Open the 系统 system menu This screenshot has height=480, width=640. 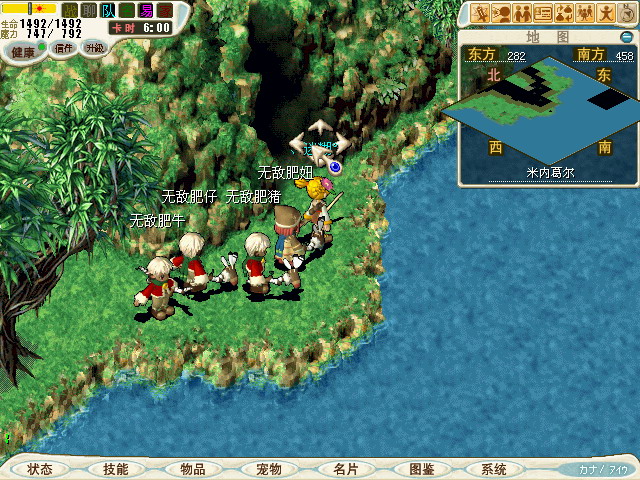pos(494,469)
